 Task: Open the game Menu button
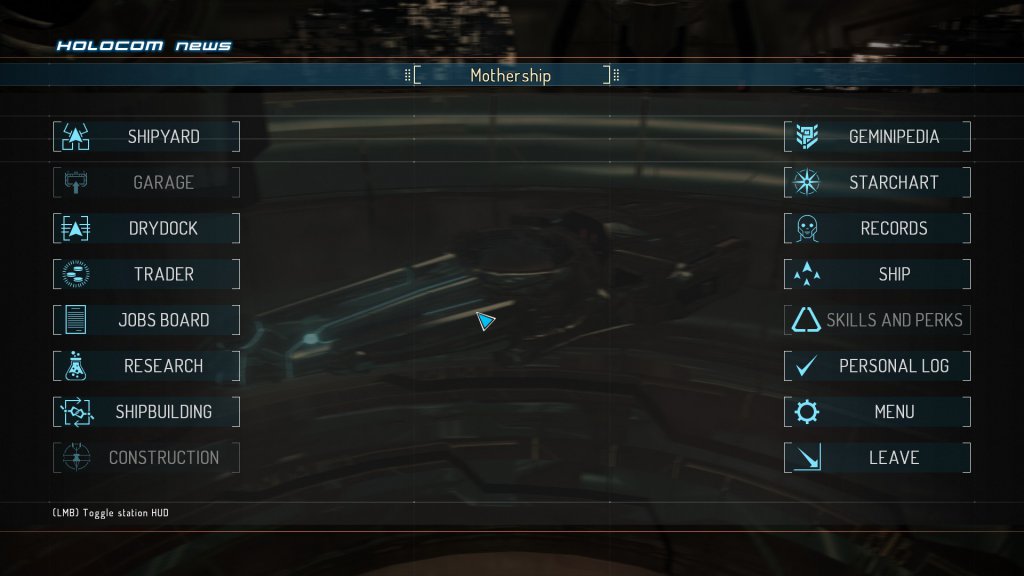pos(877,411)
